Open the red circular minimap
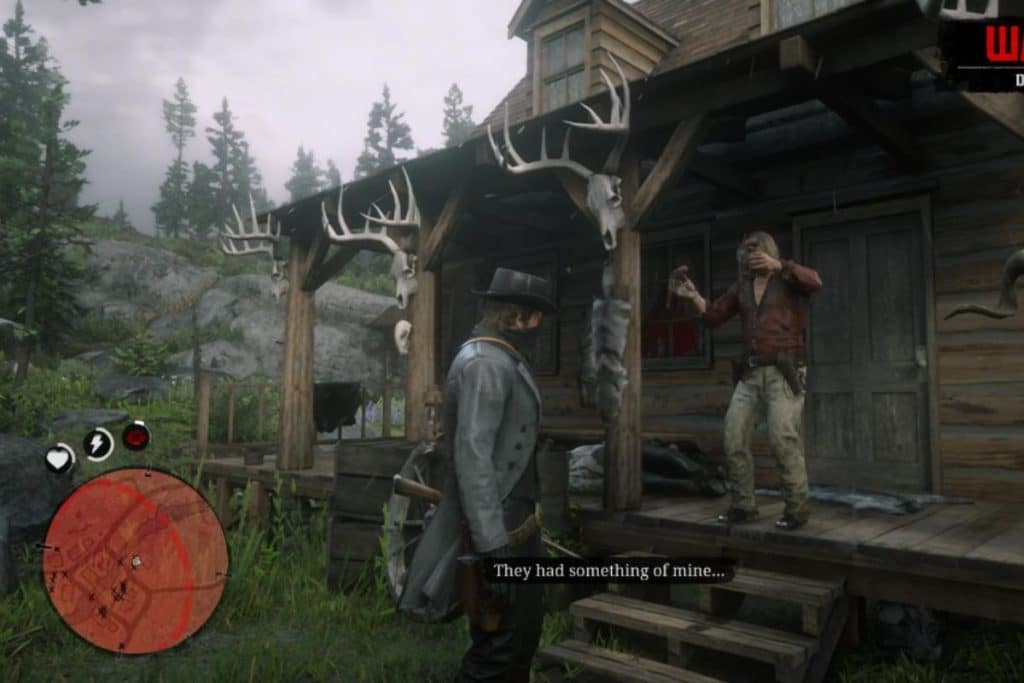Screen dimensions: 1024x683 pyautogui.click(x=135, y=560)
